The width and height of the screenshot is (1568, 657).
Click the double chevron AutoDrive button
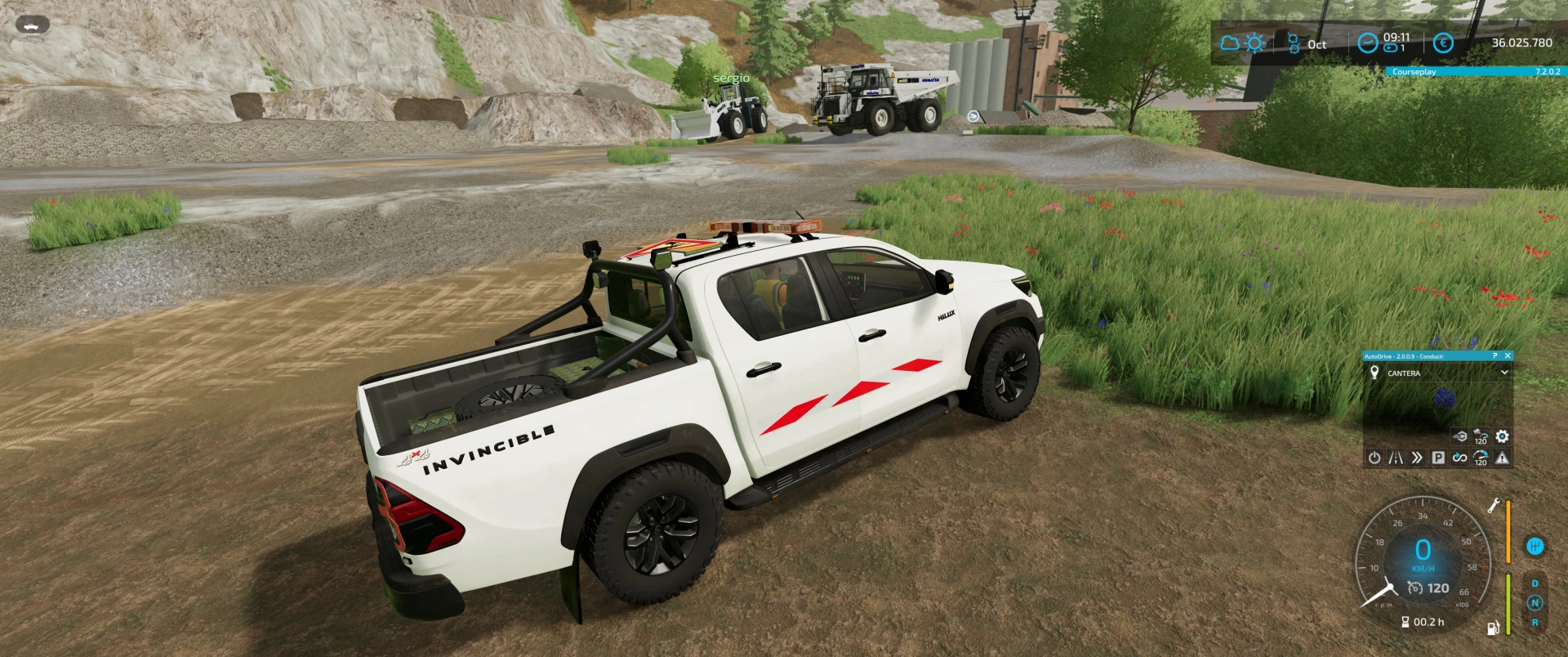click(x=1417, y=458)
